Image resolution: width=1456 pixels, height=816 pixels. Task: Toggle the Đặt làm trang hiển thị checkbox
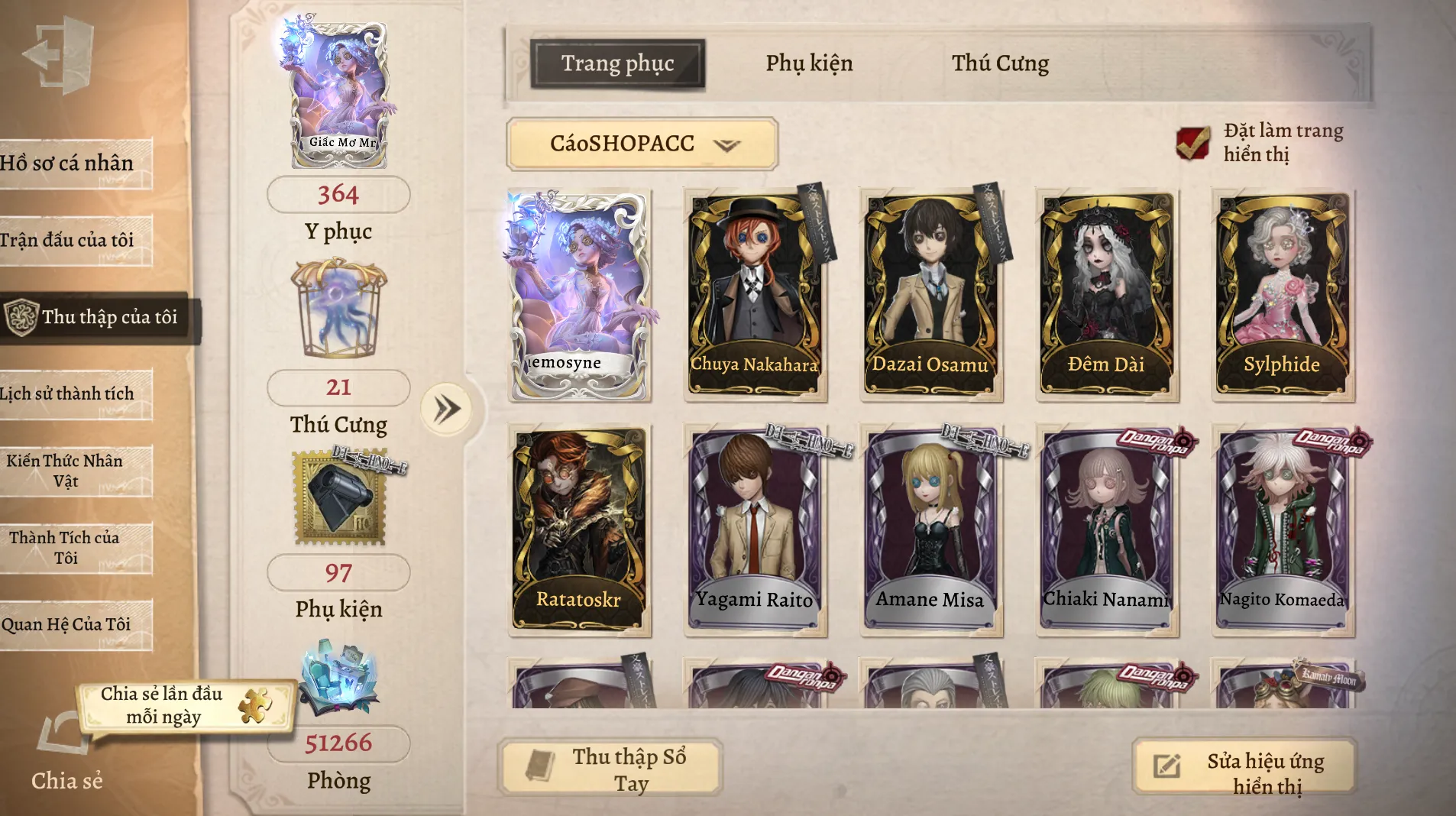(x=1192, y=143)
